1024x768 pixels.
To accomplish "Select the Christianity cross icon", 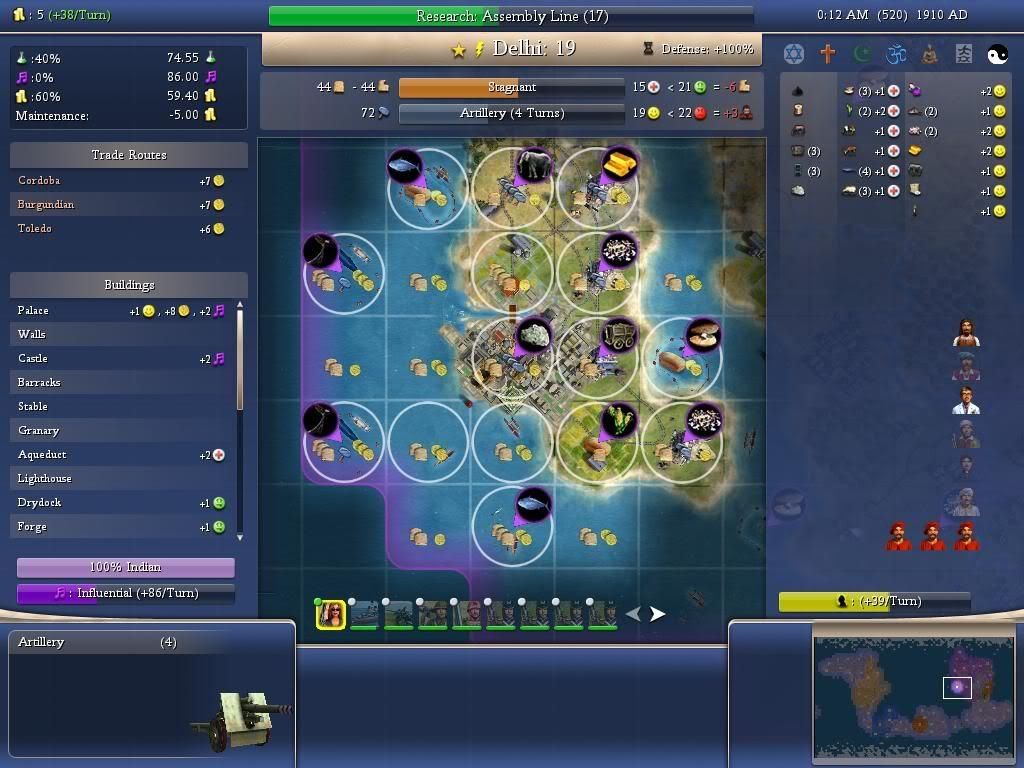I will [827, 53].
